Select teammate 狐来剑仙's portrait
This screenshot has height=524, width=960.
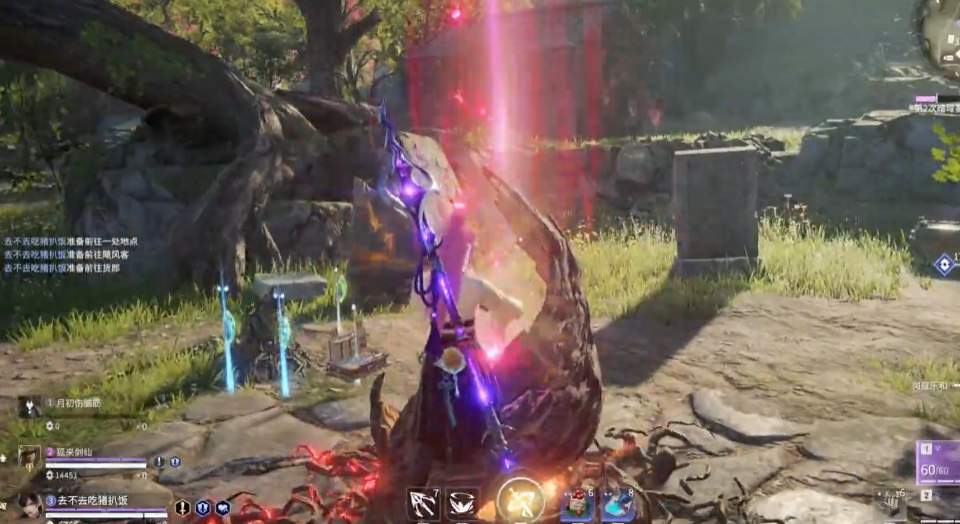click(x=29, y=458)
